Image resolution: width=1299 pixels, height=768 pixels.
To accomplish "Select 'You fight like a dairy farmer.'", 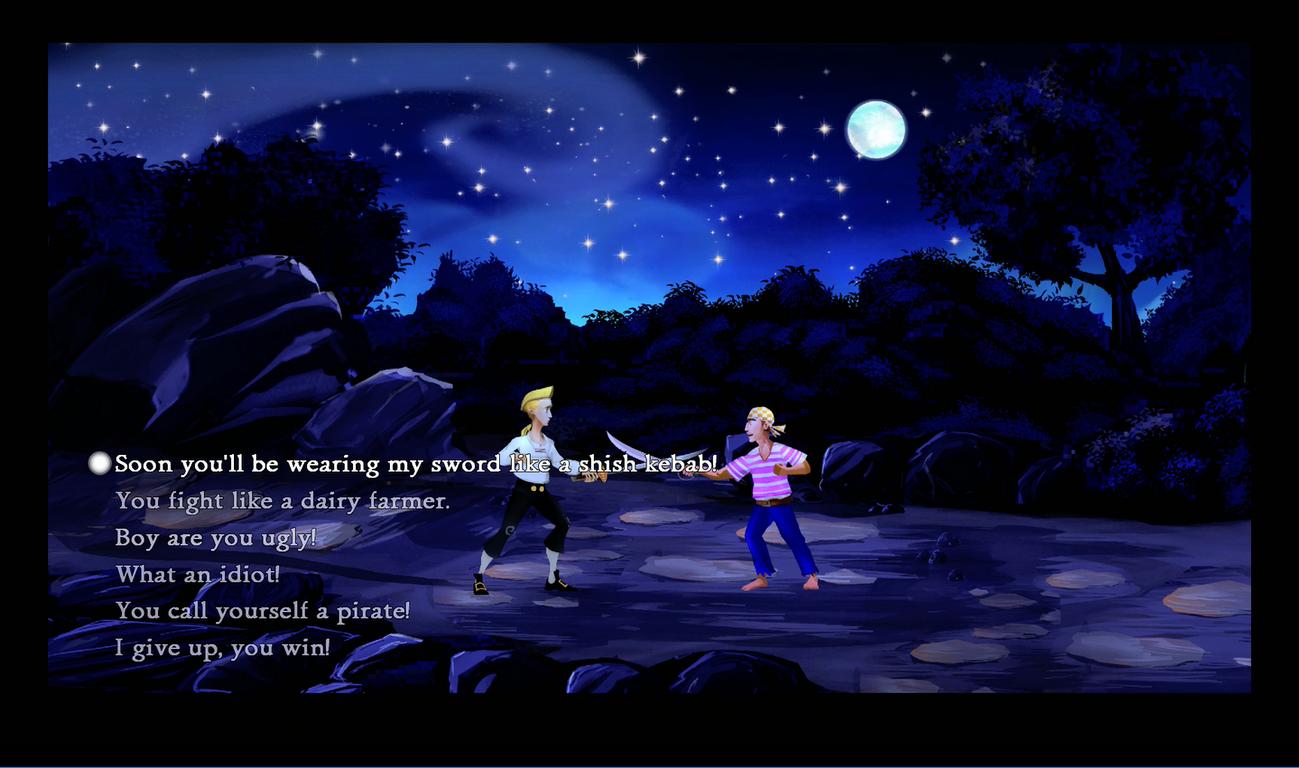I will click(x=282, y=501).
